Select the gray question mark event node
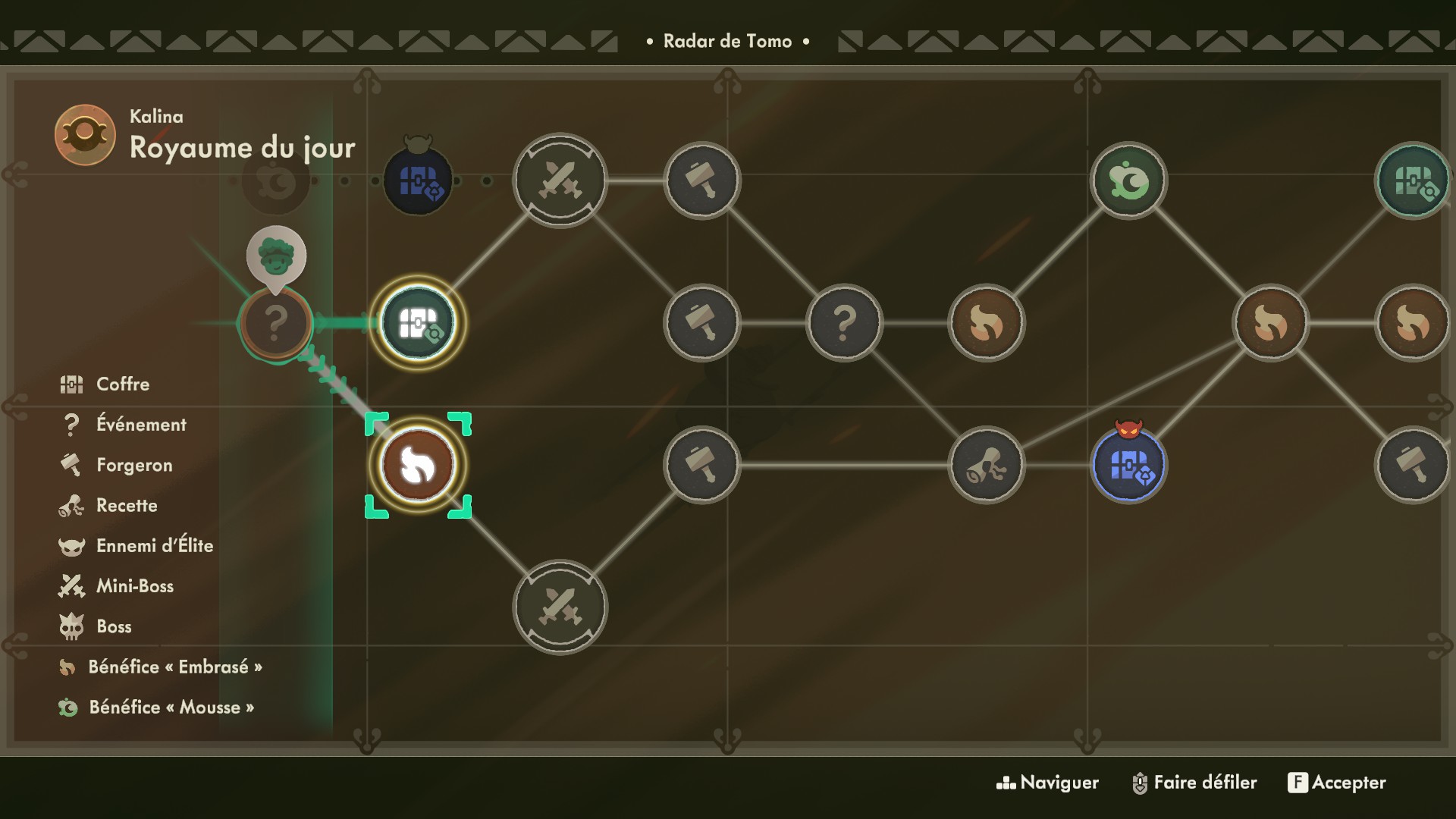Screen dimensions: 1456x819 [x=844, y=323]
